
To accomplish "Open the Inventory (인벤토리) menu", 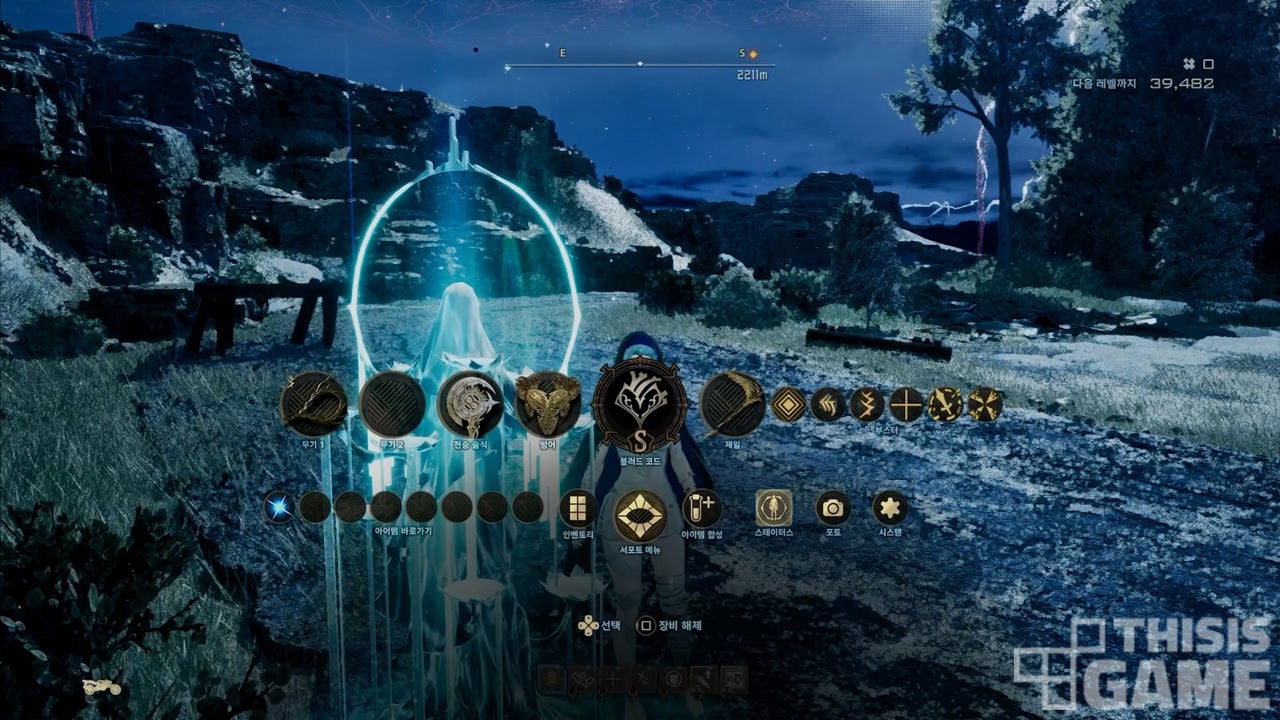I will coord(578,509).
